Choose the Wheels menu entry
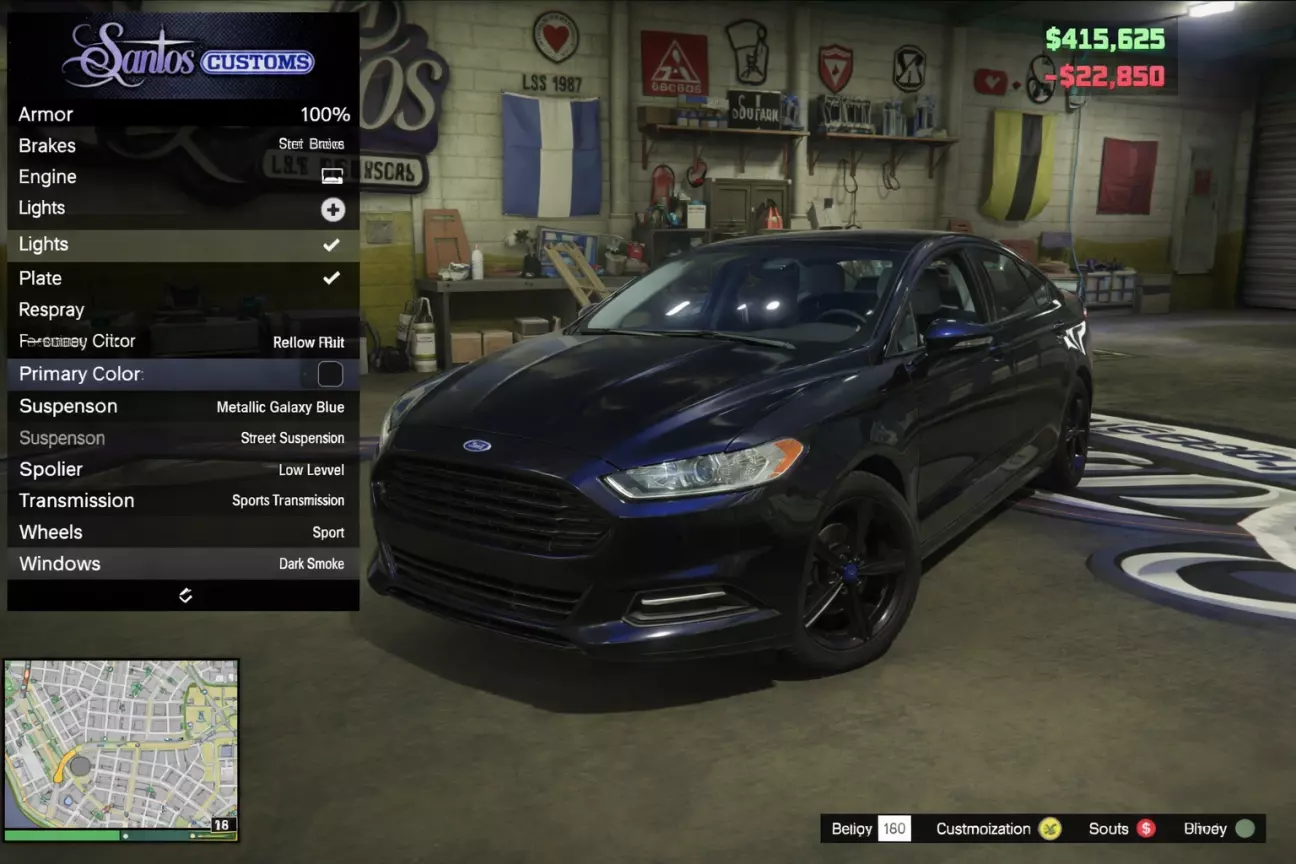 (x=183, y=532)
